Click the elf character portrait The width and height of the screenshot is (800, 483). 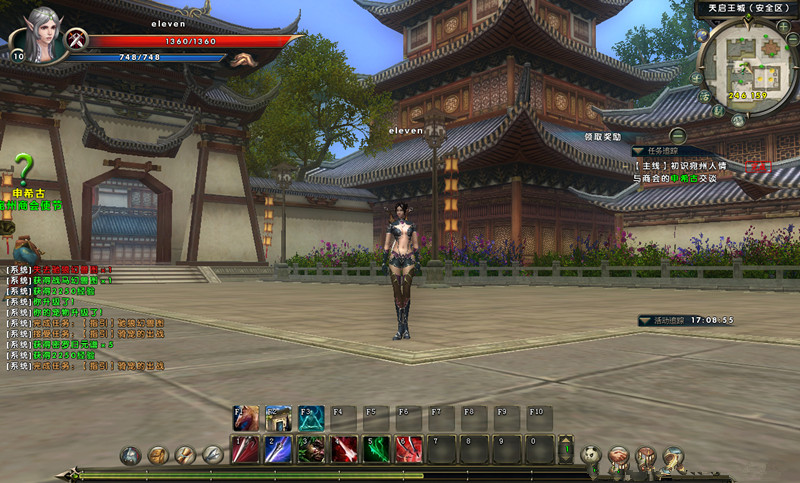(33, 36)
